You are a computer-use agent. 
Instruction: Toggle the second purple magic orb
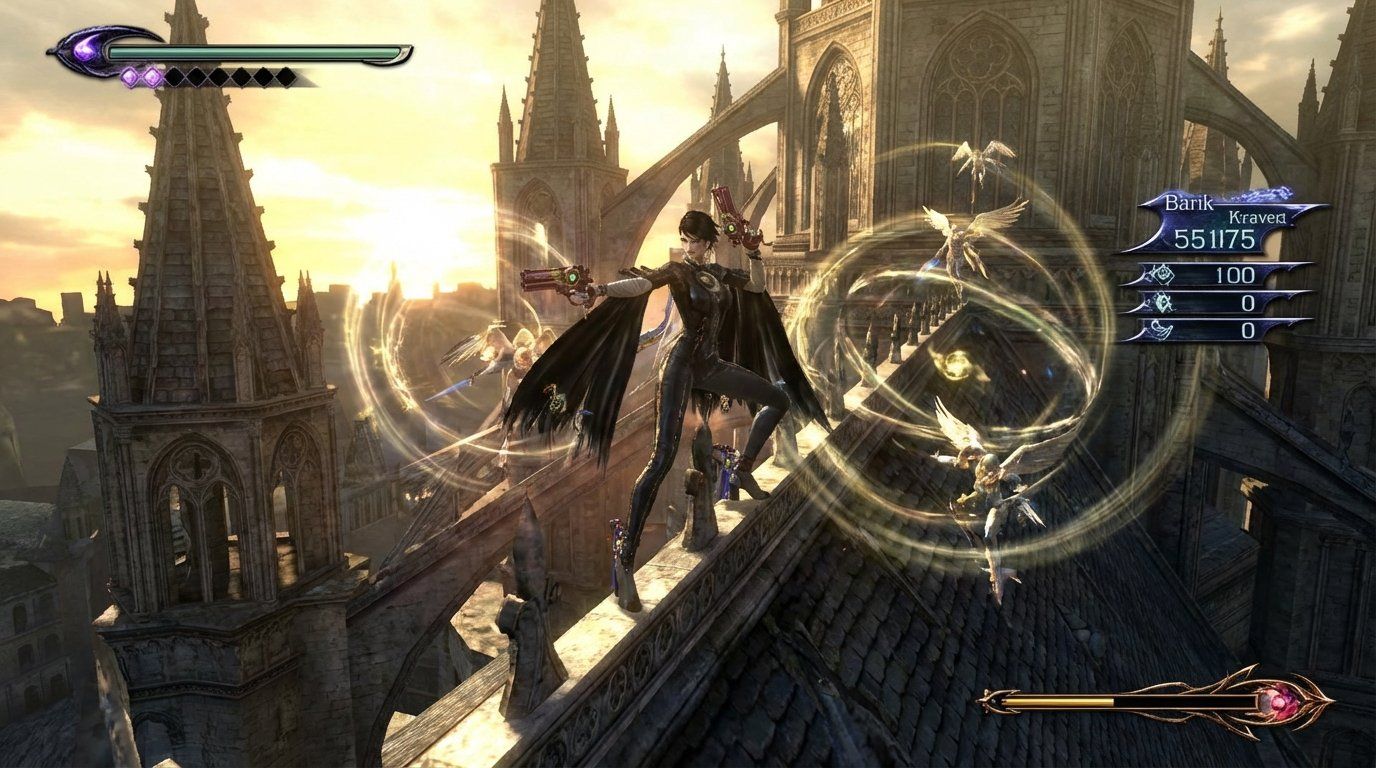click(151, 76)
